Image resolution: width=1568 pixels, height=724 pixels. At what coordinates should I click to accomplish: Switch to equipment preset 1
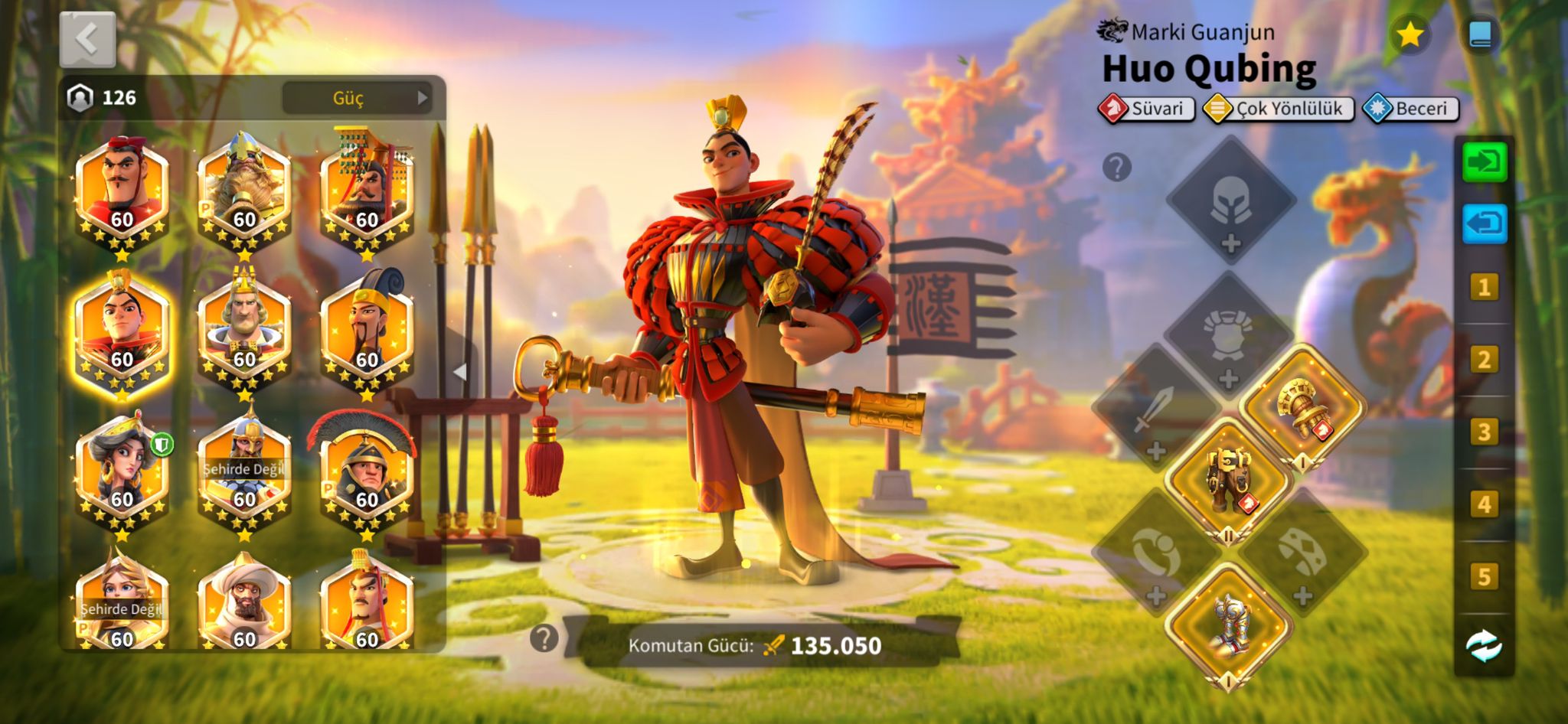1484,288
